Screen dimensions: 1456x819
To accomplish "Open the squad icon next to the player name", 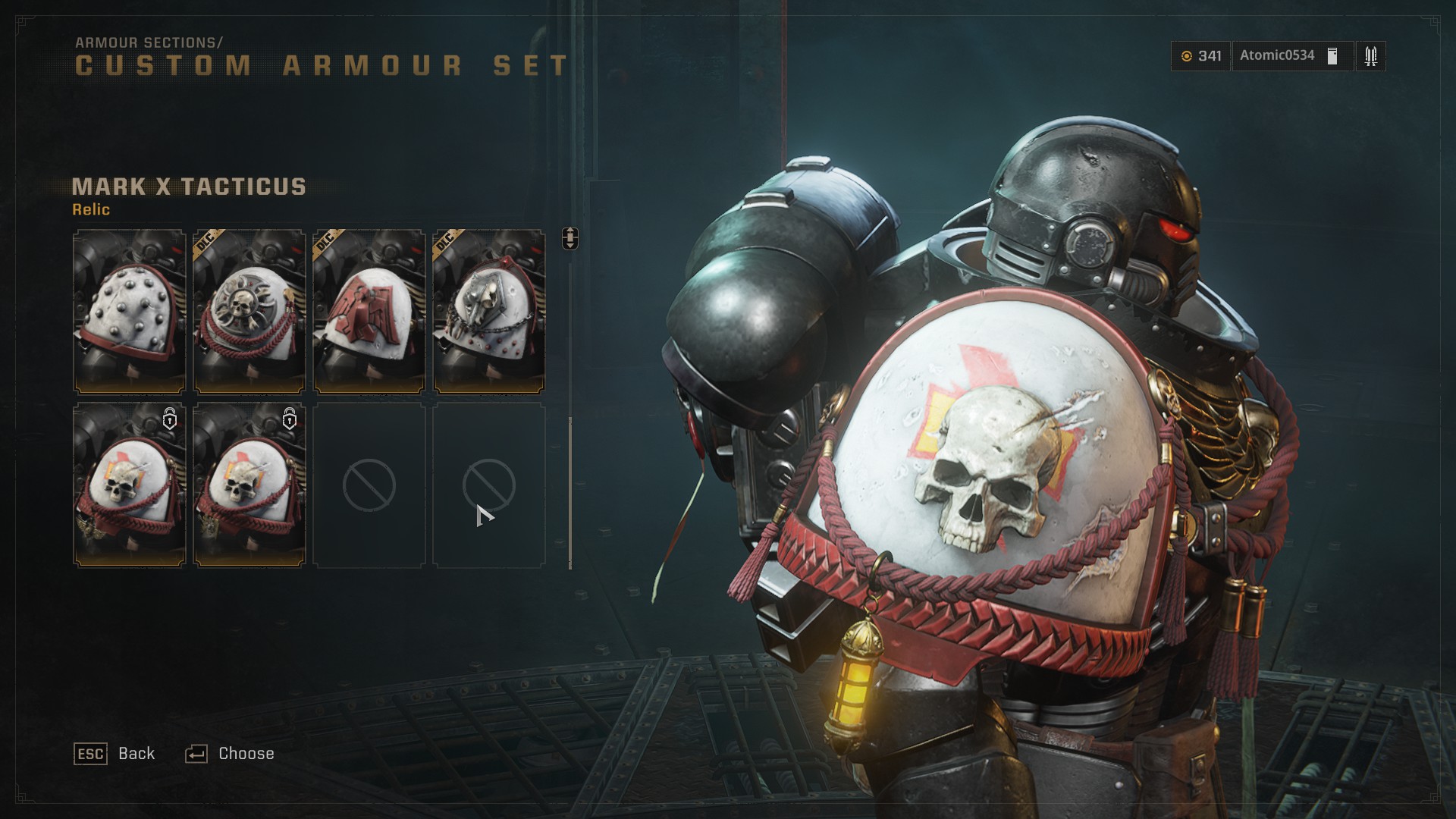I will click(x=1370, y=56).
